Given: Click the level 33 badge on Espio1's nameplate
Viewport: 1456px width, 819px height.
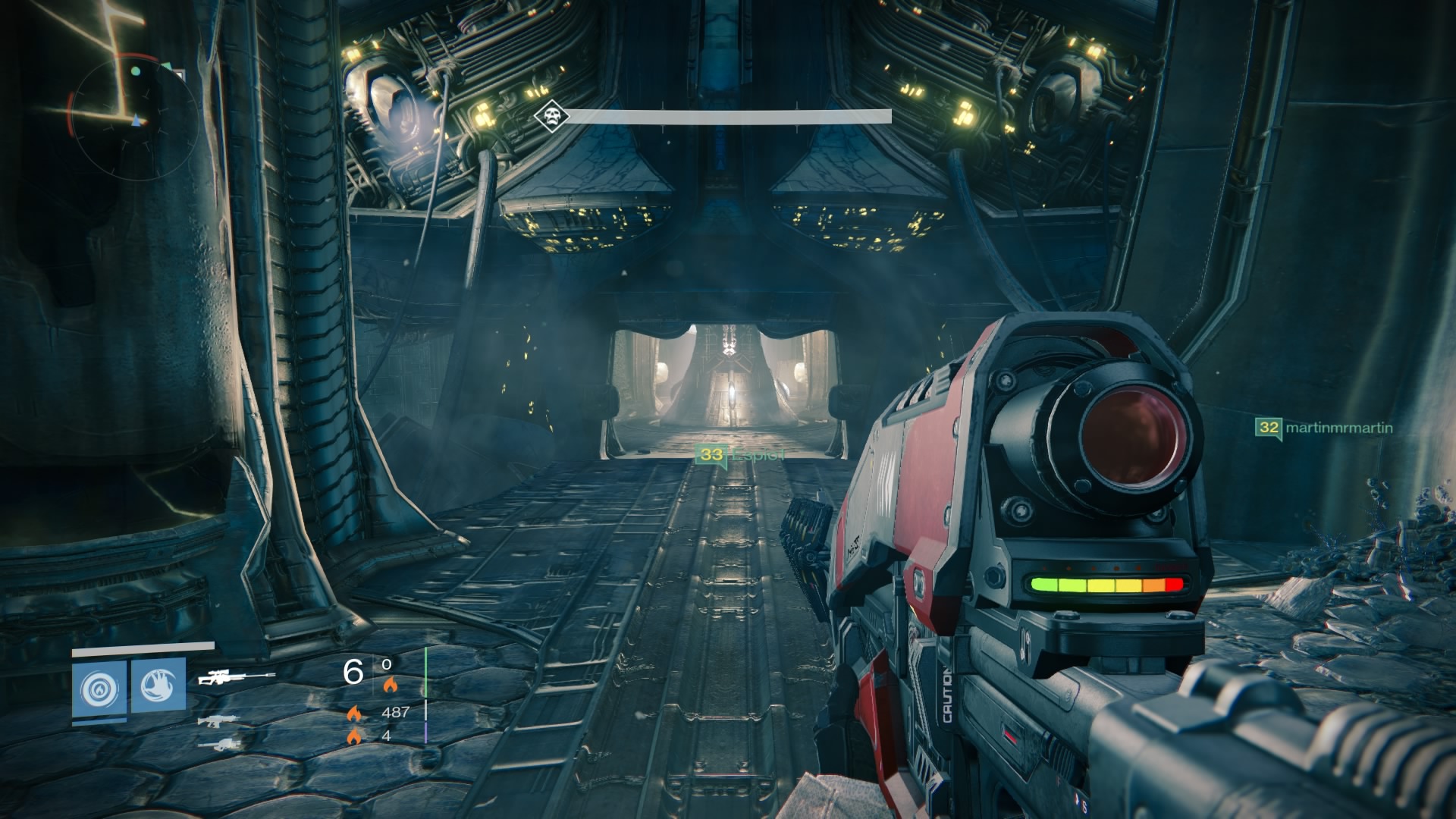Looking at the screenshot, I should (x=711, y=455).
